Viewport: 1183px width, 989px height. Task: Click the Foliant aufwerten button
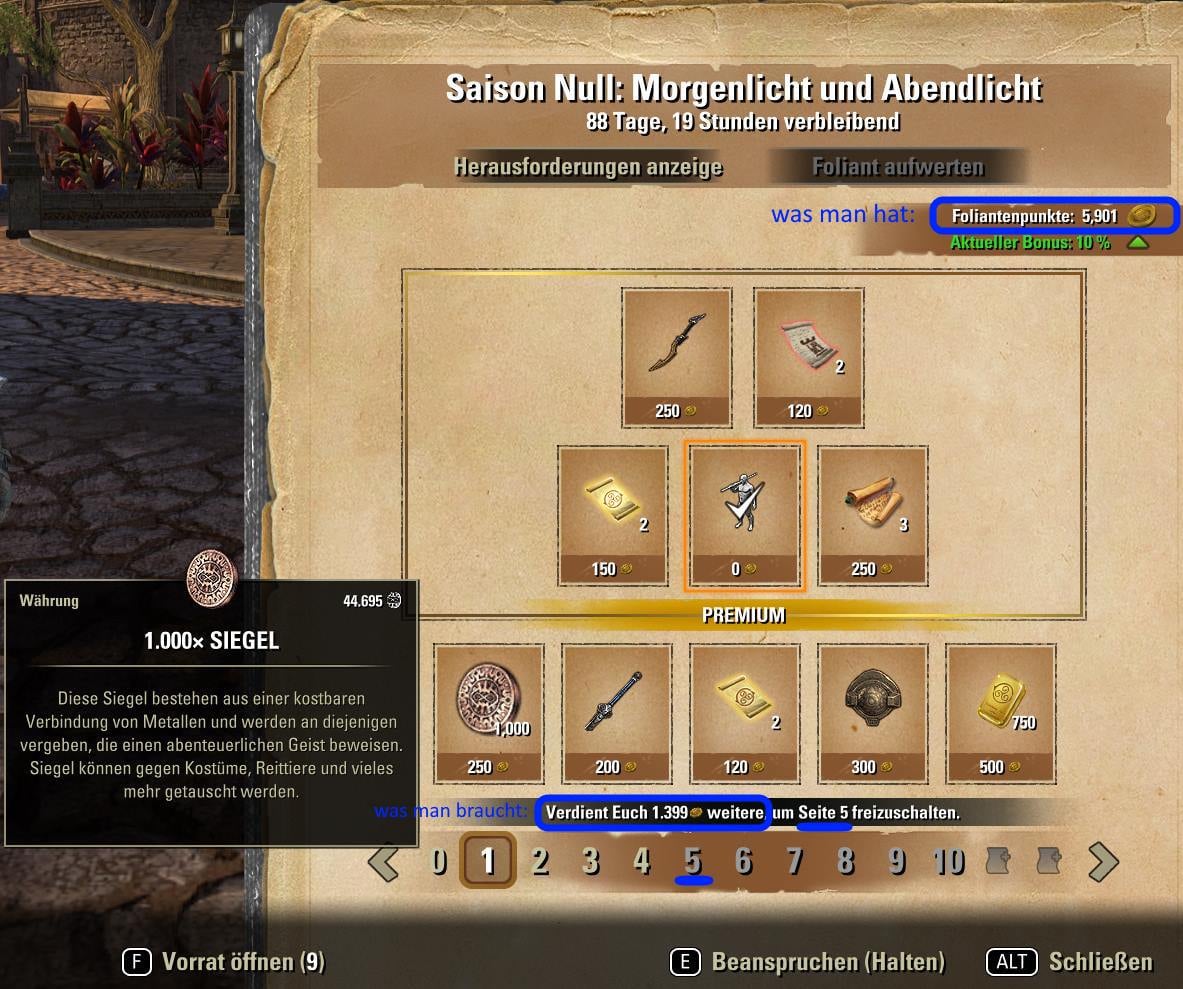click(897, 166)
